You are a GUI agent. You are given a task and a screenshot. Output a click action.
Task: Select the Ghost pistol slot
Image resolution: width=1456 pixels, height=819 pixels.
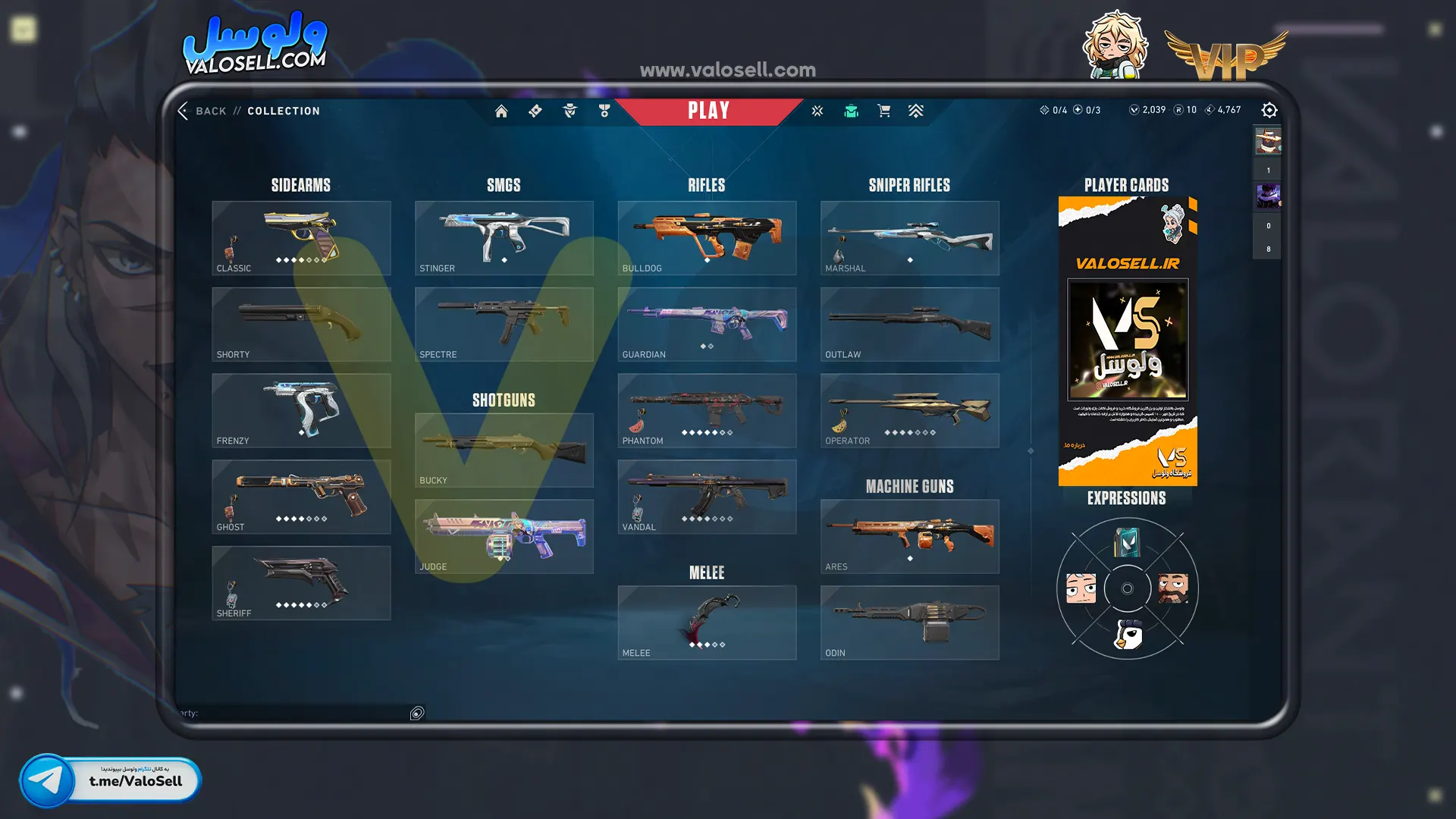click(x=301, y=497)
